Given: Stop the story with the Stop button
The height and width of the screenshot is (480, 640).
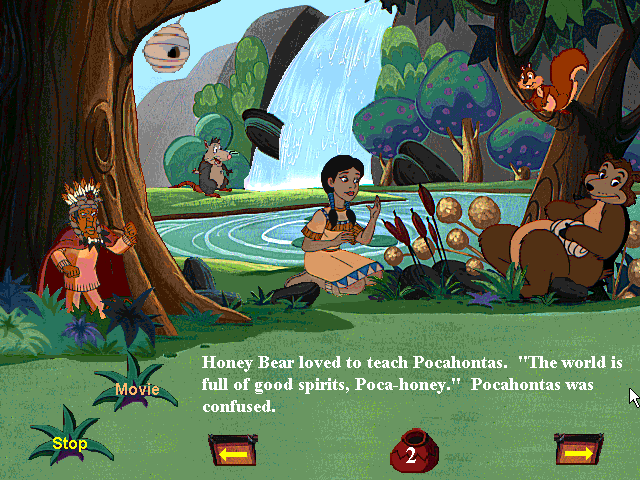Looking at the screenshot, I should tap(70, 443).
